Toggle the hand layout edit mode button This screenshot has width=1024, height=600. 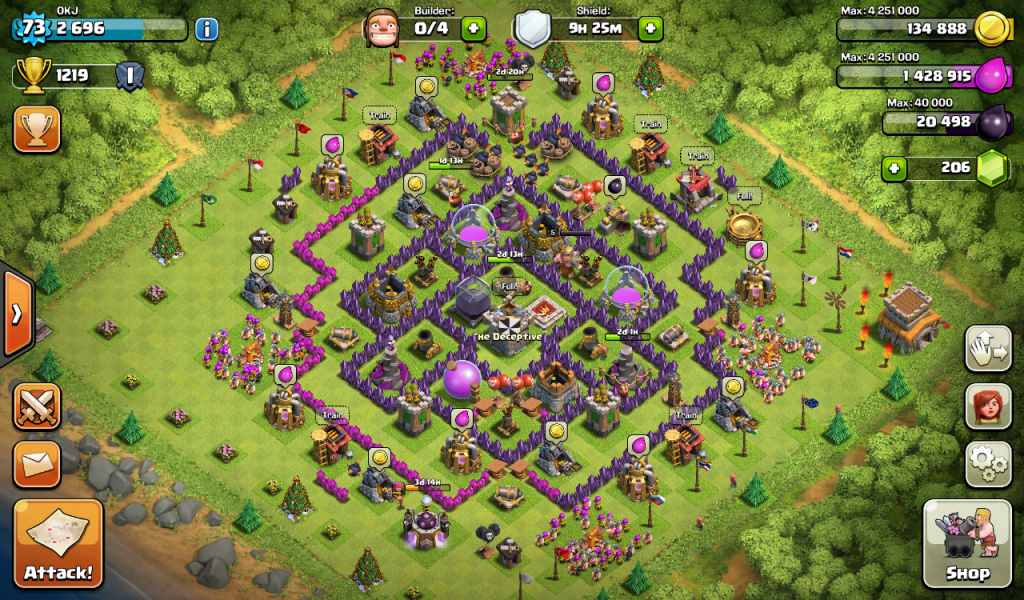988,348
